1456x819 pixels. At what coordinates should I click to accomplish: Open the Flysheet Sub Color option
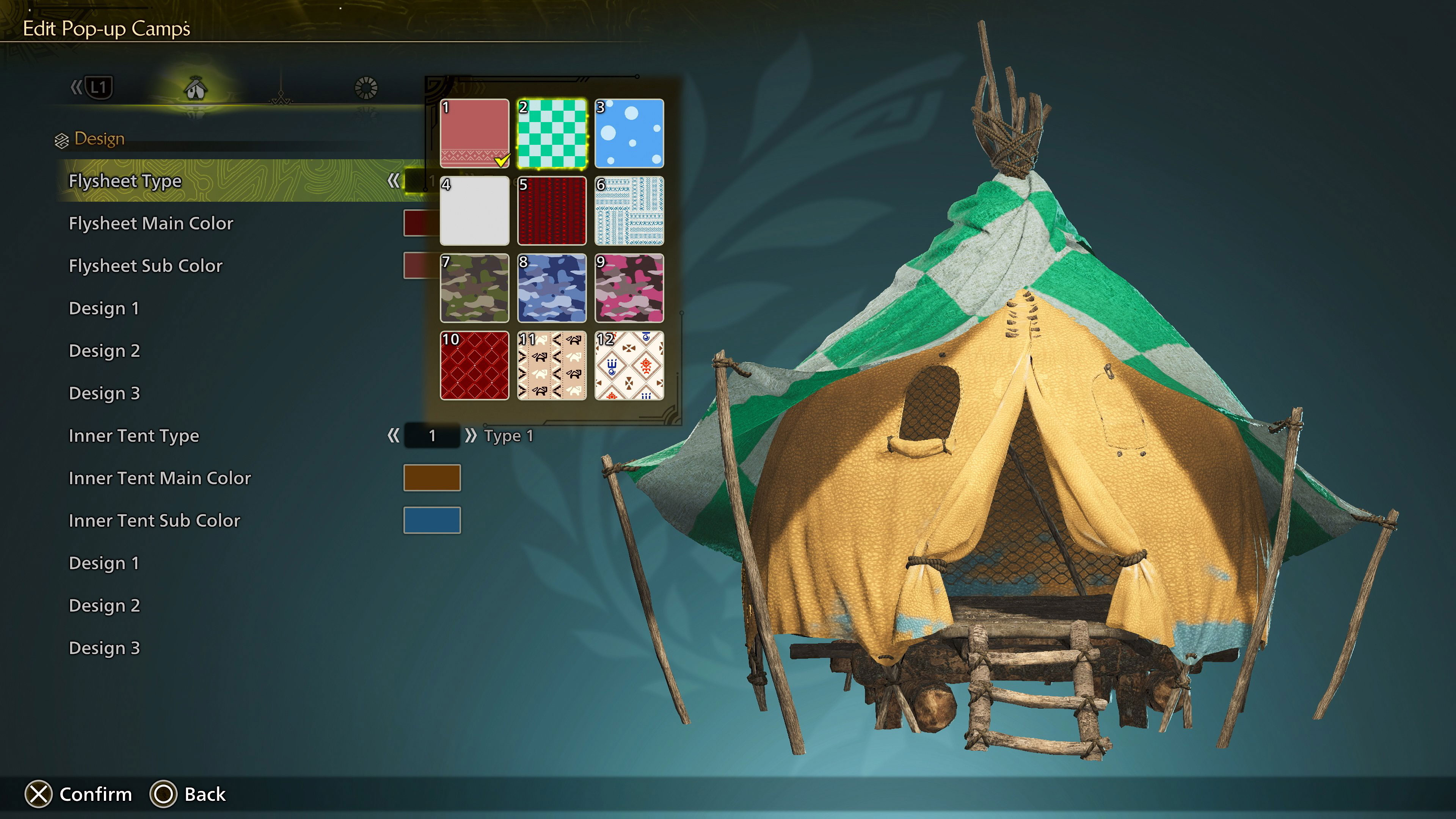click(146, 266)
